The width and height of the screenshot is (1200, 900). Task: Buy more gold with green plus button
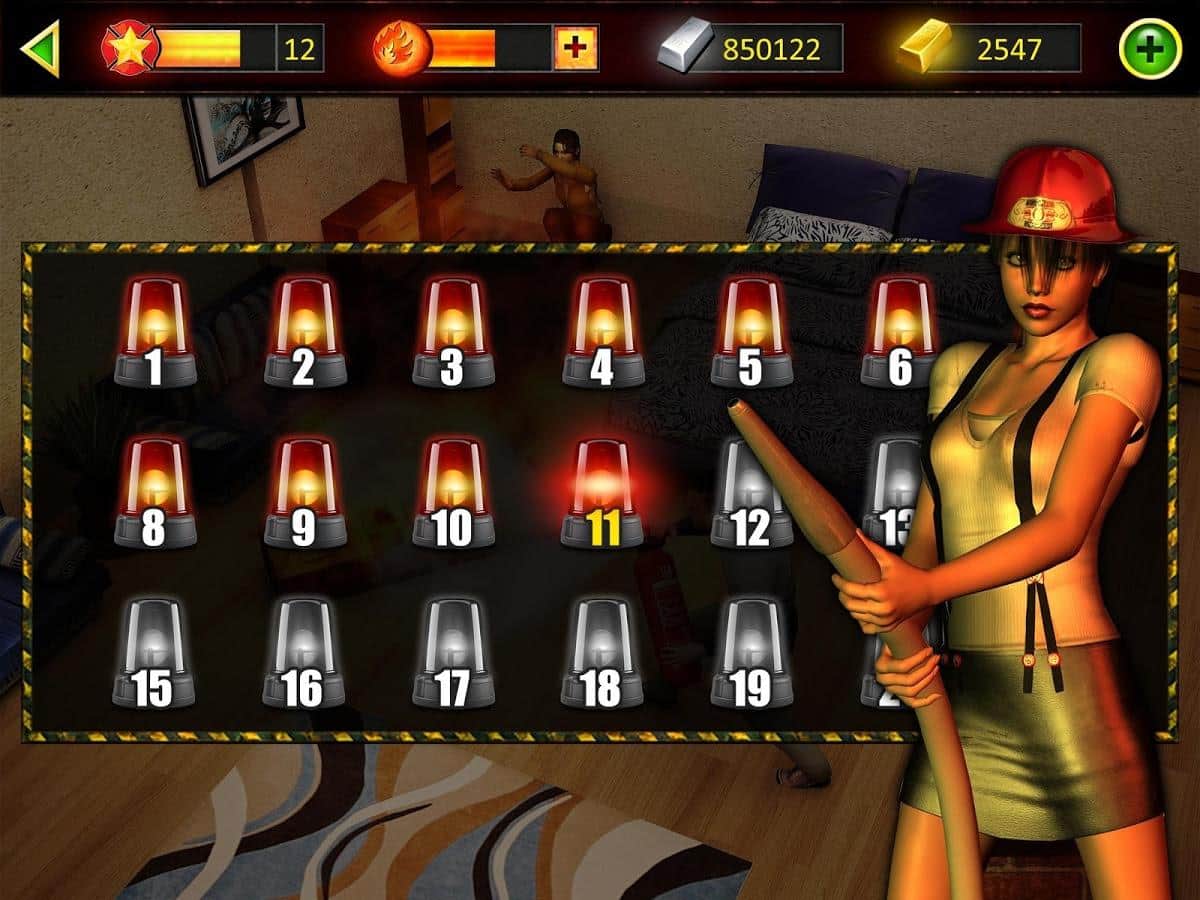coord(1150,48)
